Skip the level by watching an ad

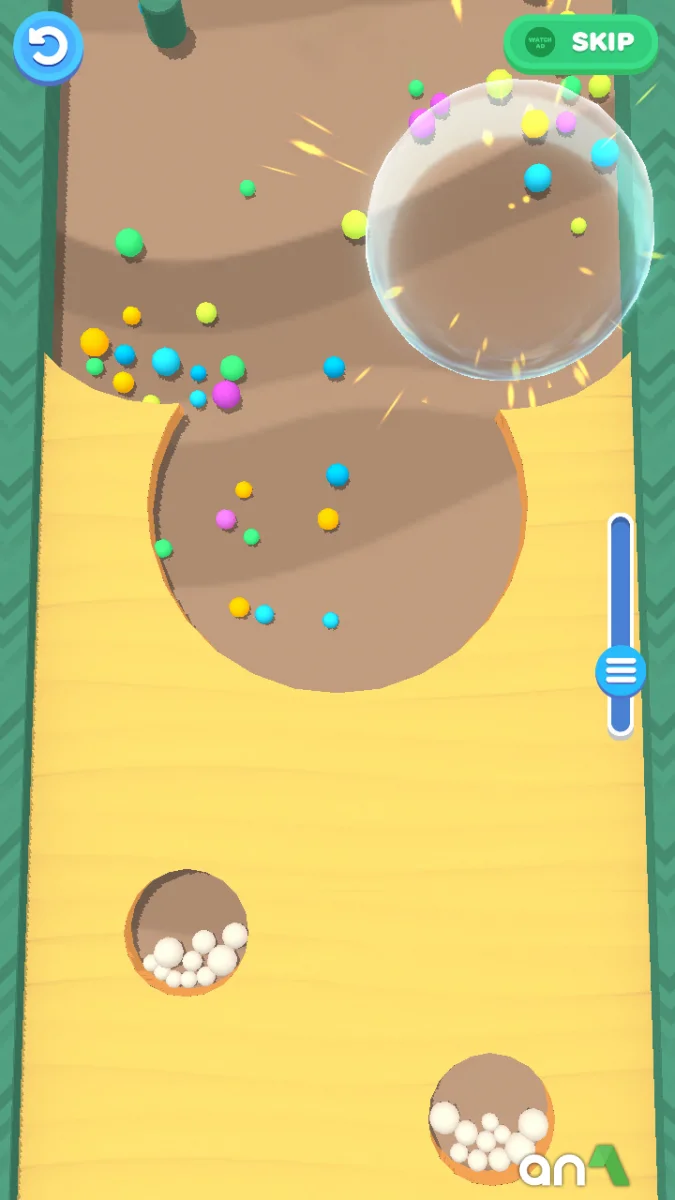pyautogui.click(x=580, y=43)
